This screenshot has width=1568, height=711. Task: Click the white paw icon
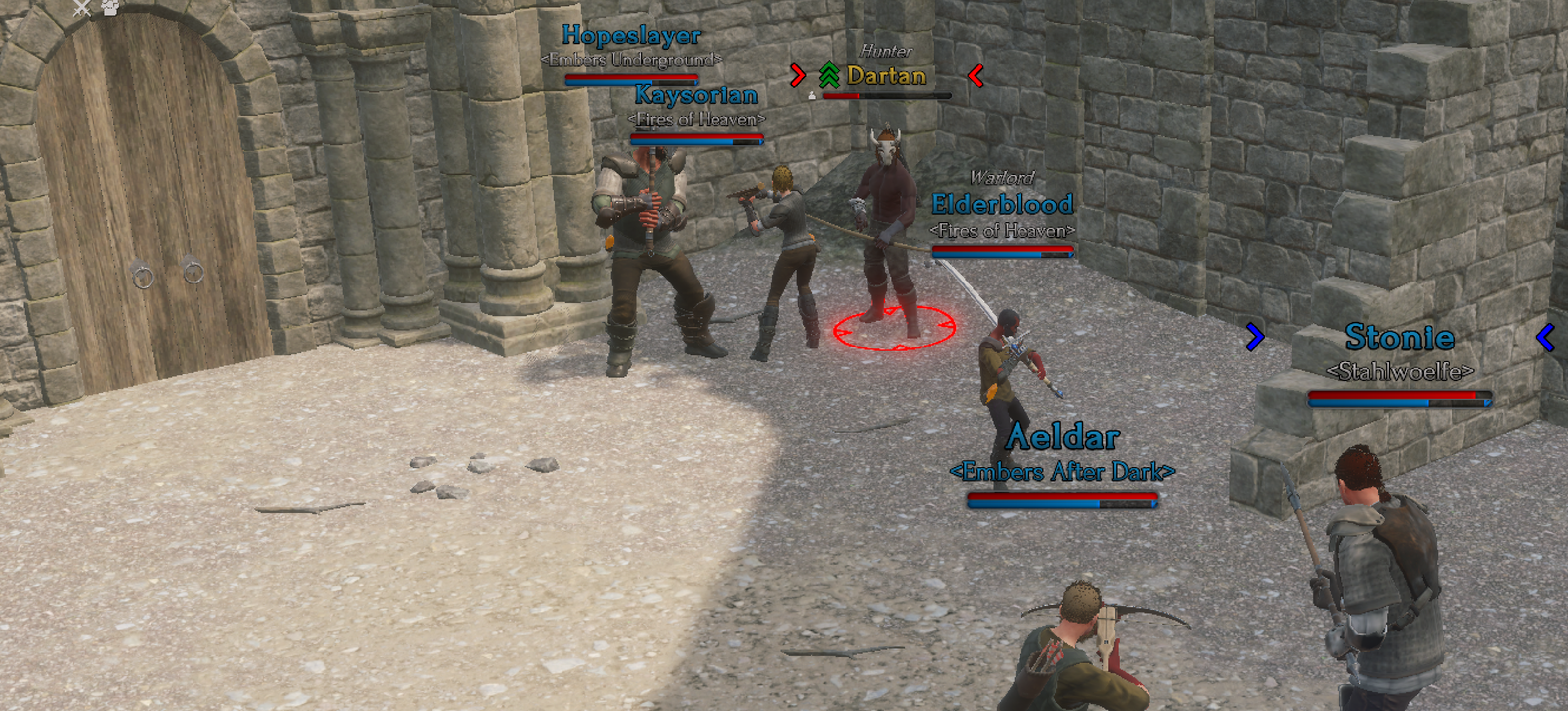tap(111, 7)
